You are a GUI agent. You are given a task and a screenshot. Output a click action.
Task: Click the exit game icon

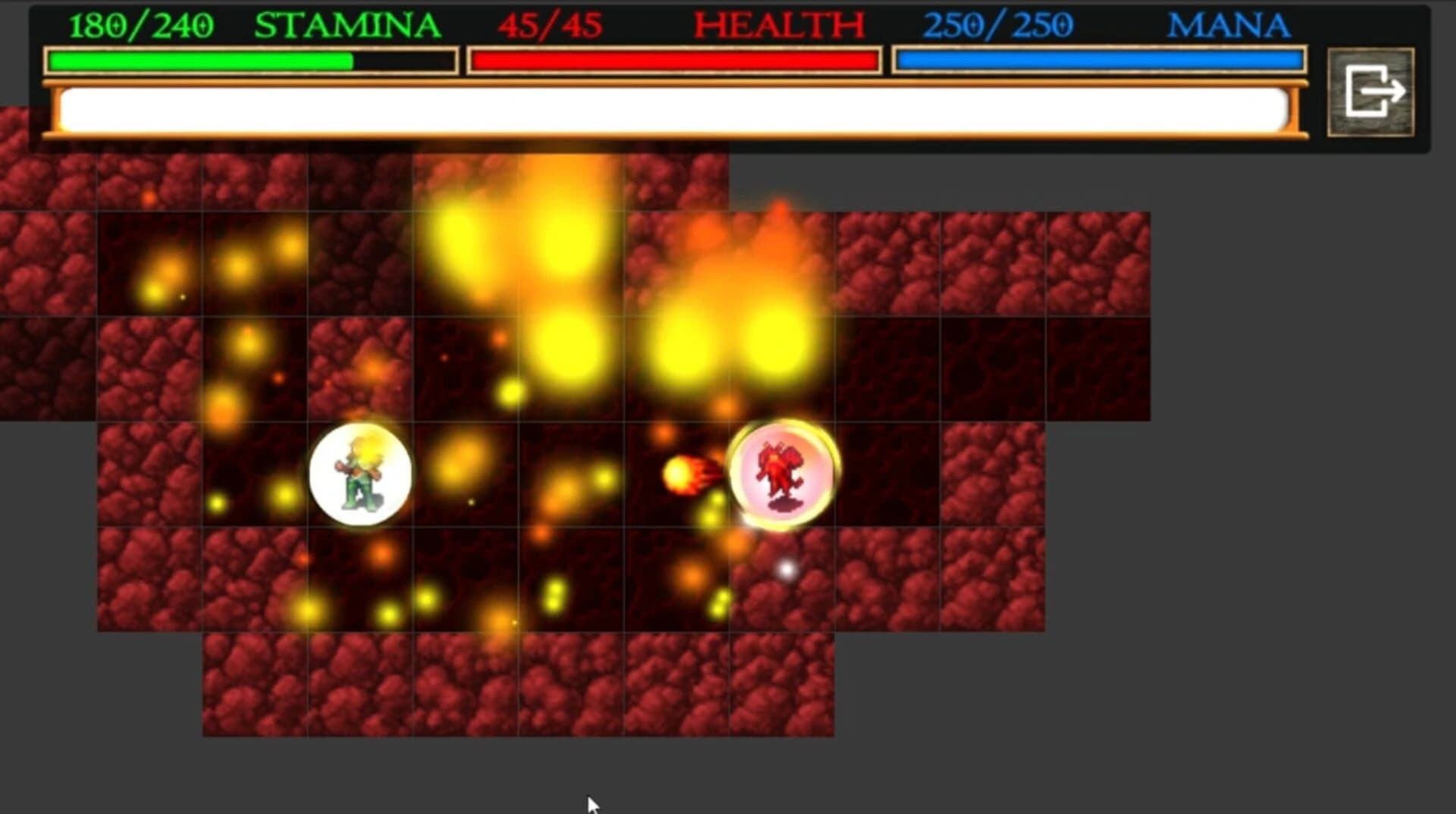pyautogui.click(x=1373, y=92)
